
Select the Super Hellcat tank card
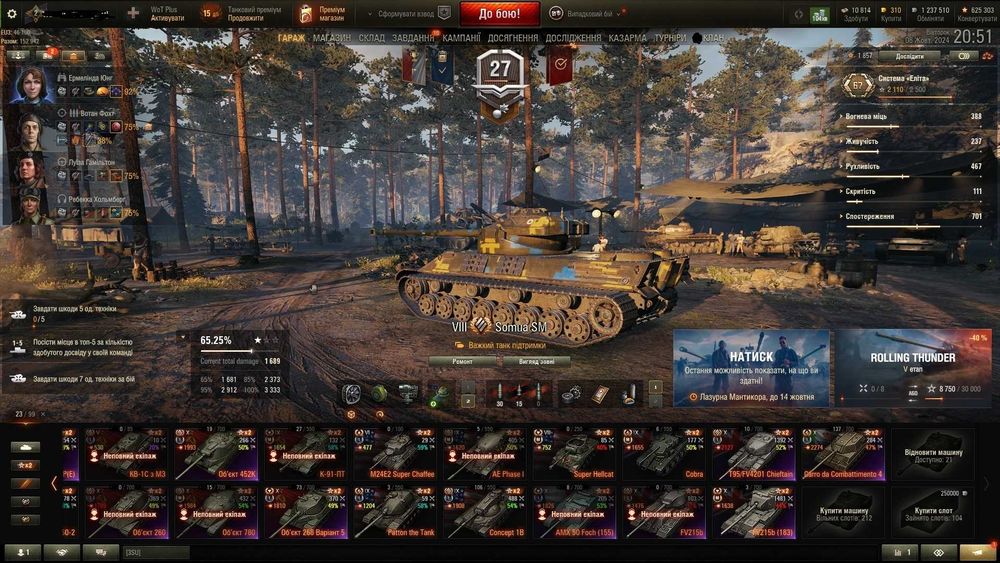[x=574, y=453]
